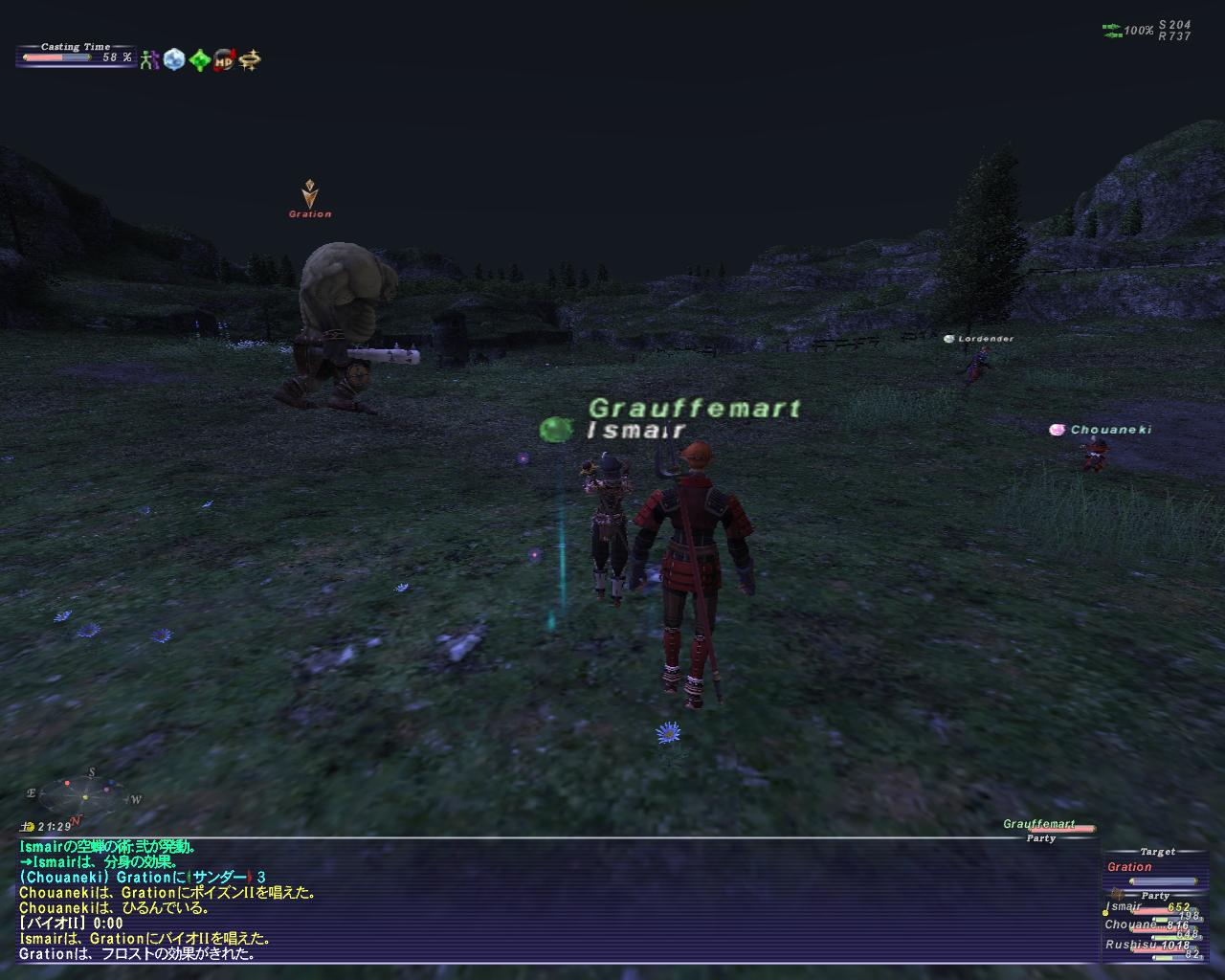Inspect the green diamond status effect icon

(x=199, y=60)
